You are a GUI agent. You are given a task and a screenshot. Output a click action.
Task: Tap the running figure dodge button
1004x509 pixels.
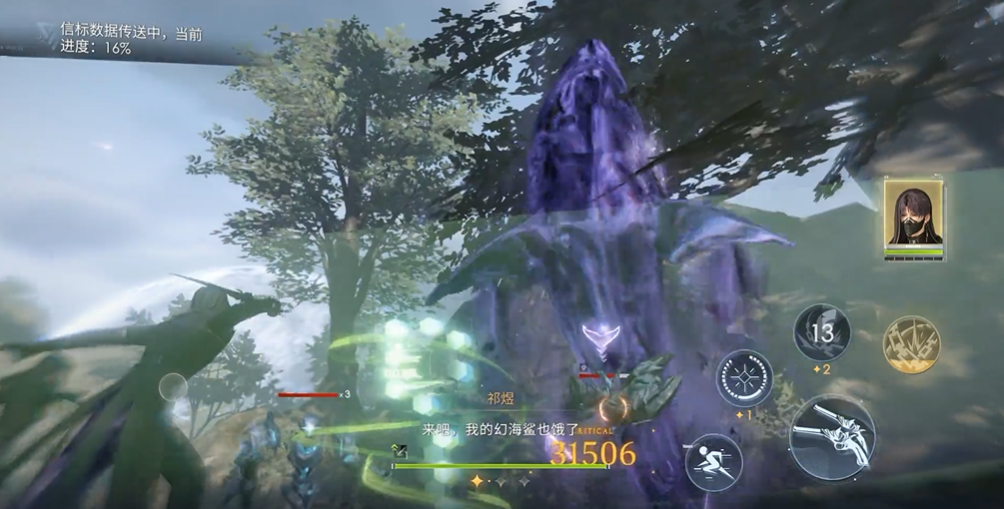pos(713,461)
